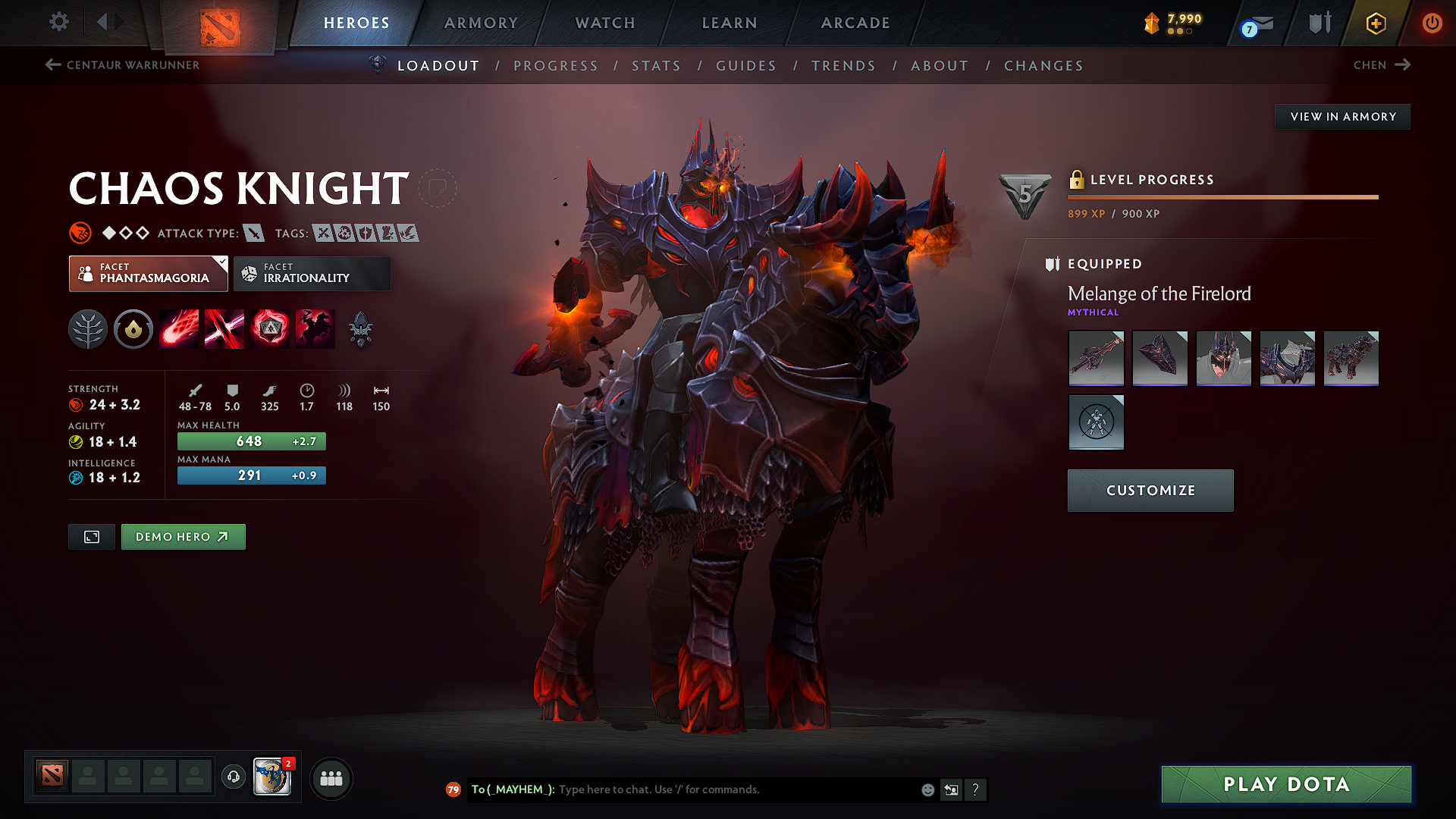Select the Reality Rift ability icon
1456x819 pixels.
coord(224,328)
